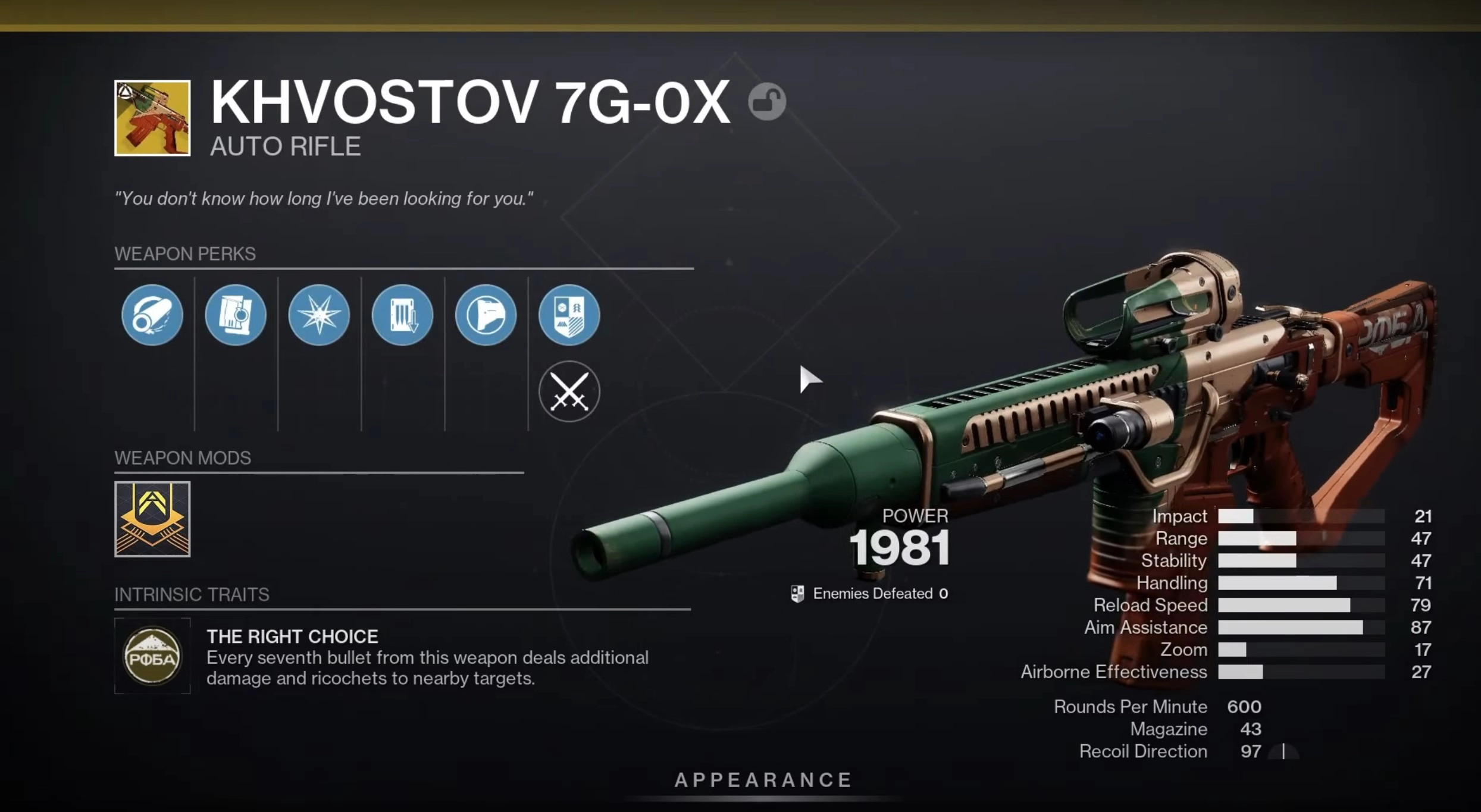Pick the perk with downward arrow rounds
The height and width of the screenshot is (812, 1481).
click(403, 315)
